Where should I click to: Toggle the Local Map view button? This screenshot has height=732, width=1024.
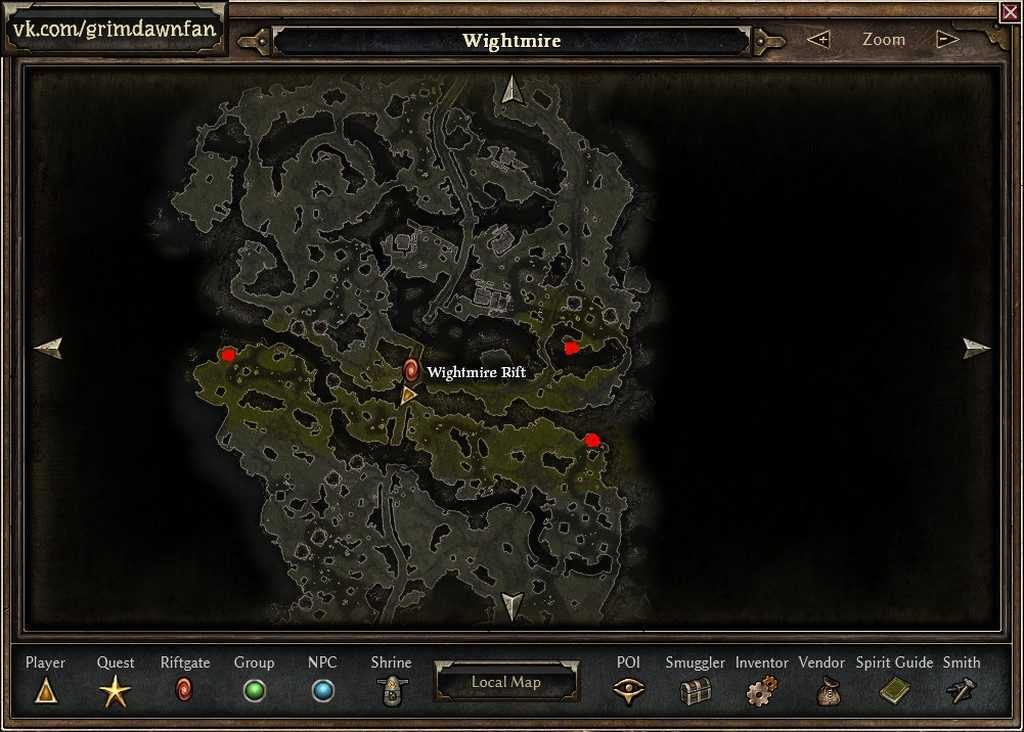506,682
